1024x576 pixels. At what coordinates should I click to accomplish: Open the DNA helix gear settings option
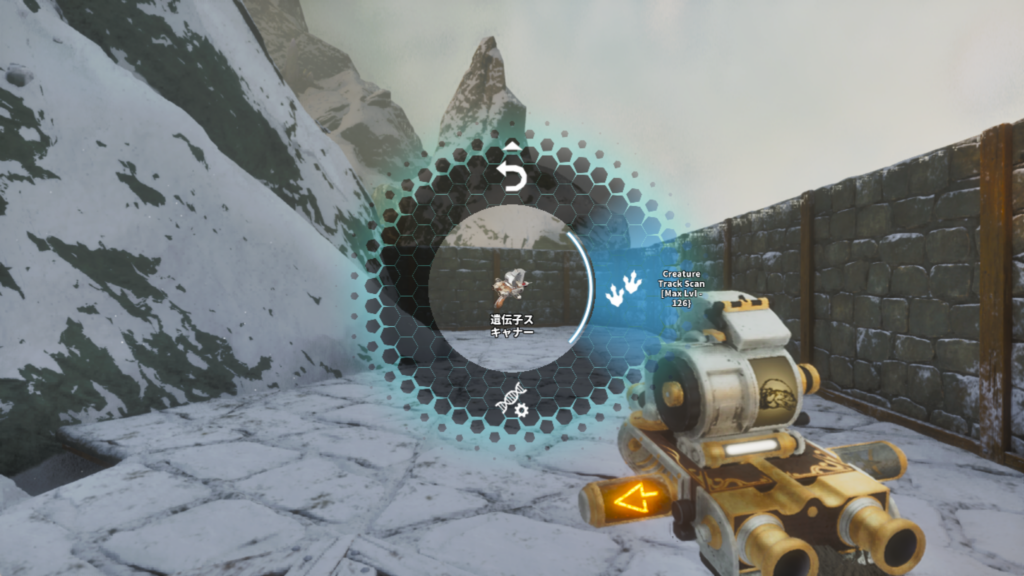(512, 401)
